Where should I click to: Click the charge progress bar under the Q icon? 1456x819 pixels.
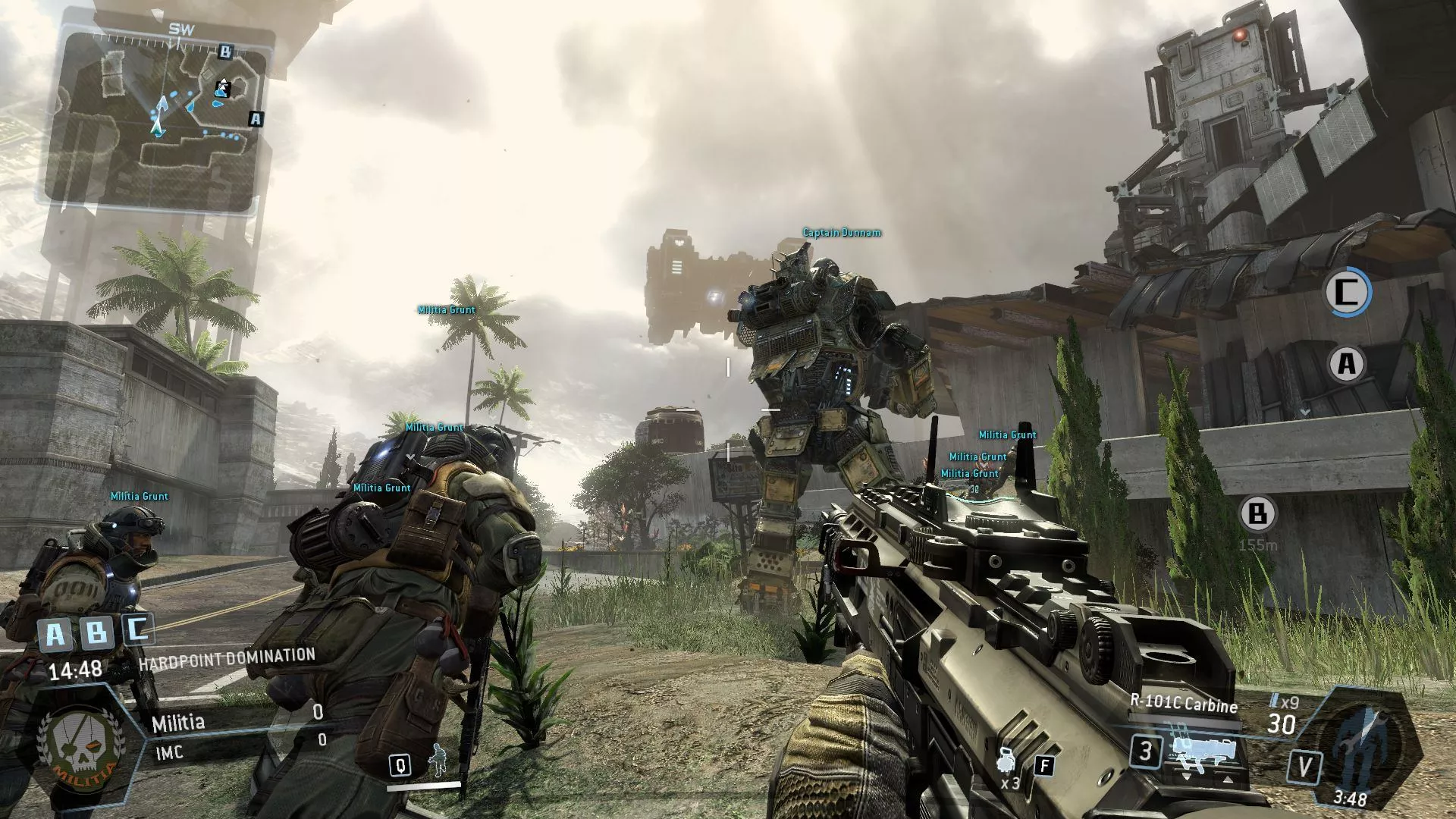pos(423,787)
